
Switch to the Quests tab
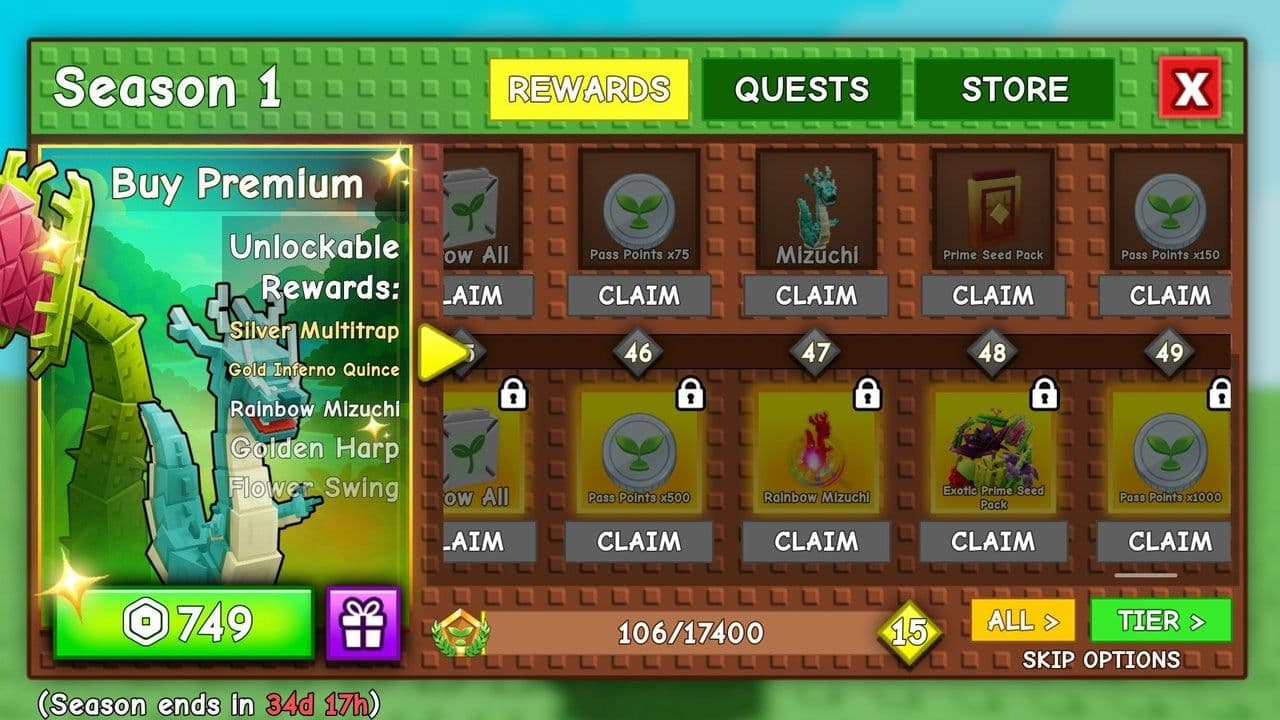point(801,90)
